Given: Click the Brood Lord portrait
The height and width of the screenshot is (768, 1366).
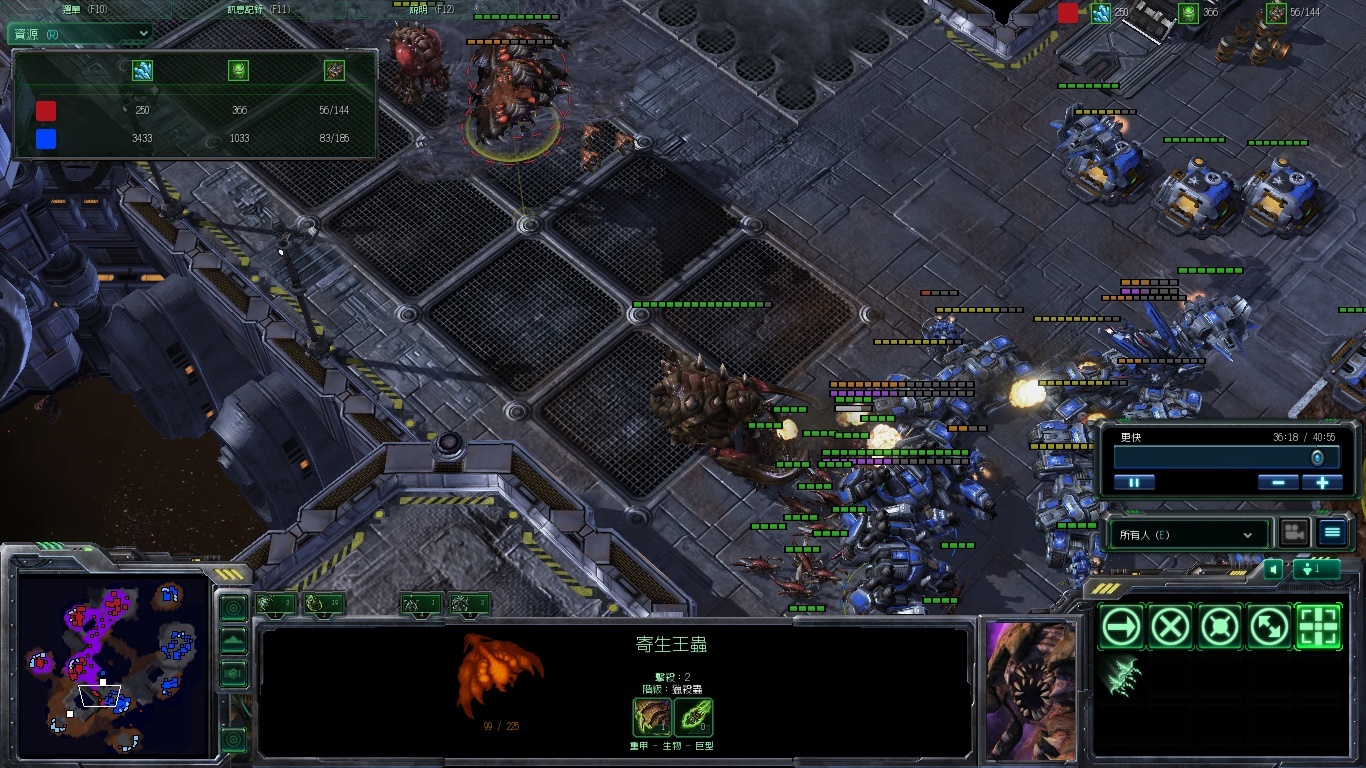Looking at the screenshot, I should [1032, 688].
